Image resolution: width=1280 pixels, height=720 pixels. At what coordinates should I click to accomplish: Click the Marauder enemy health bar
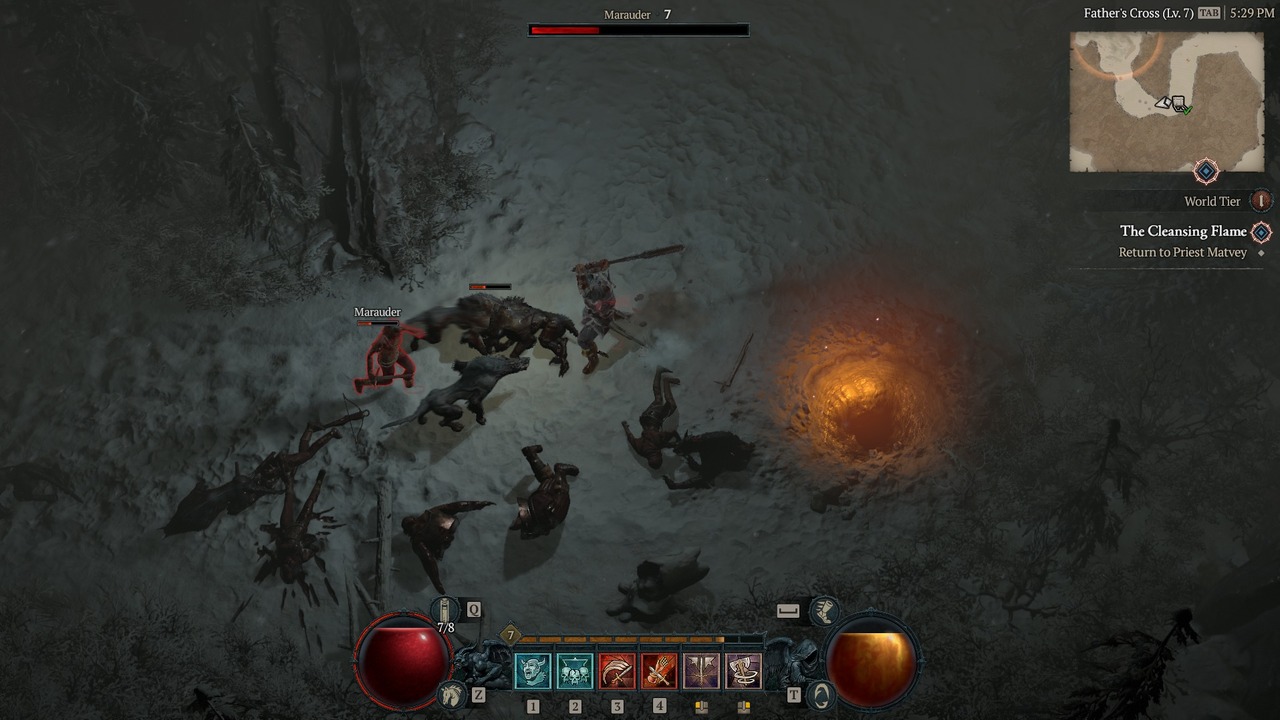click(637, 29)
